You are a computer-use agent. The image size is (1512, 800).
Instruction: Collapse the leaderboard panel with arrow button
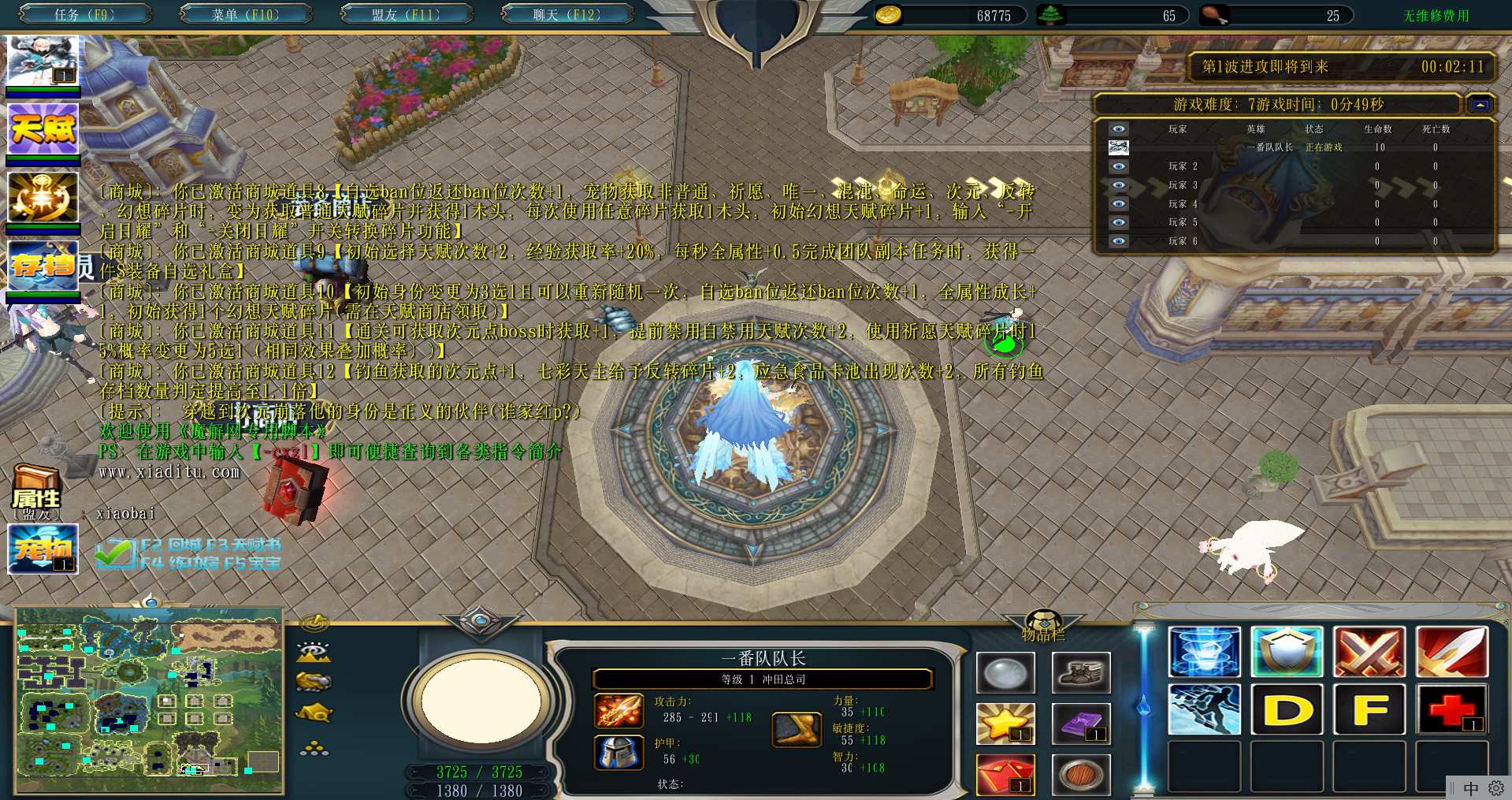click(x=1480, y=105)
